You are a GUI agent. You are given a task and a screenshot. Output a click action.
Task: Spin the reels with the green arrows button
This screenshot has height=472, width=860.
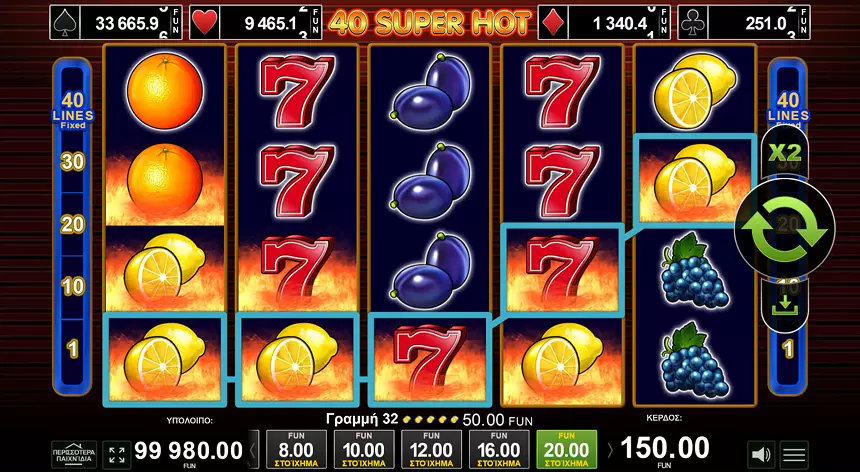click(x=785, y=229)
